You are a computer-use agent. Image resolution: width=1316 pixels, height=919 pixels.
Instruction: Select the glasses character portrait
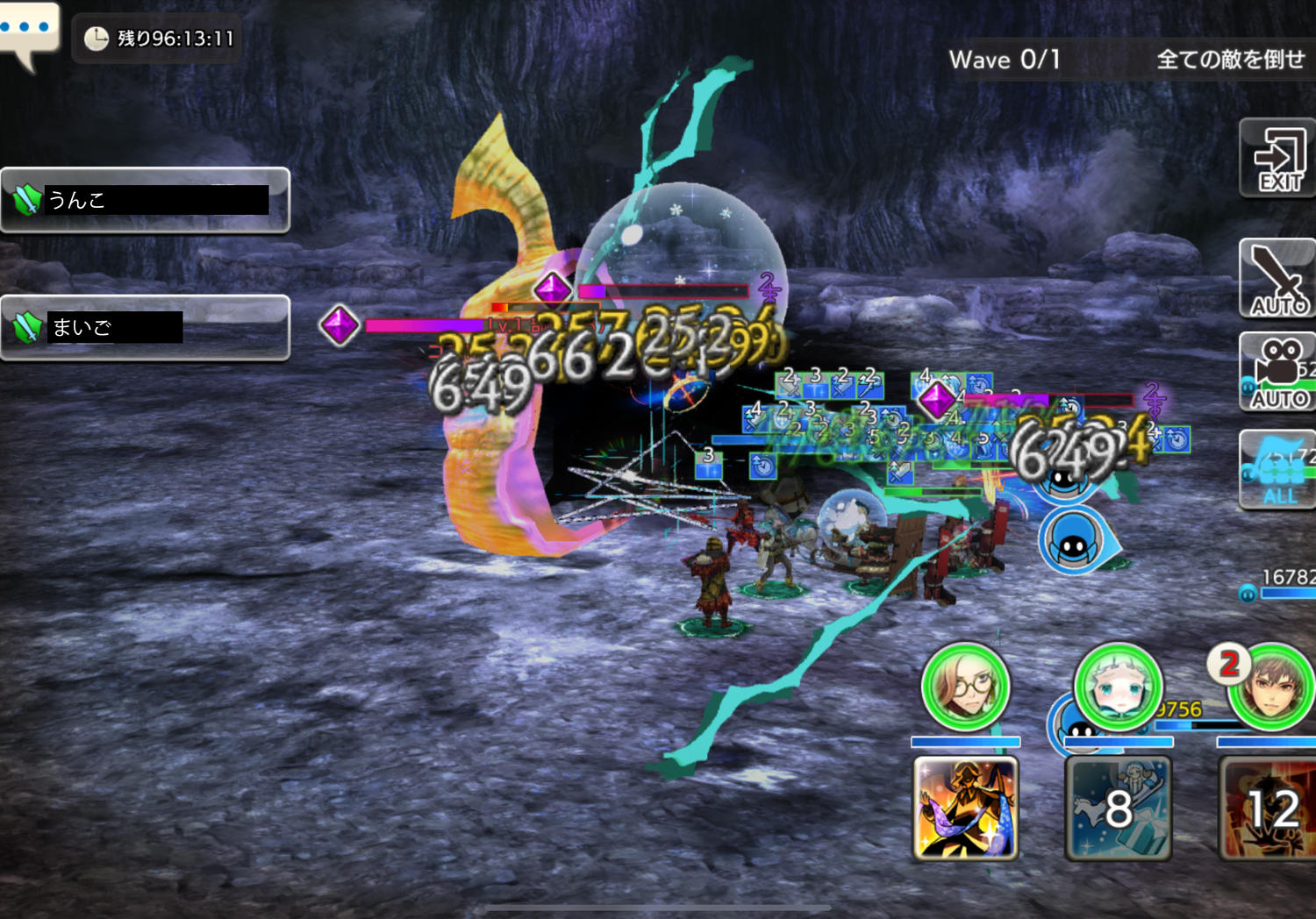965,687
